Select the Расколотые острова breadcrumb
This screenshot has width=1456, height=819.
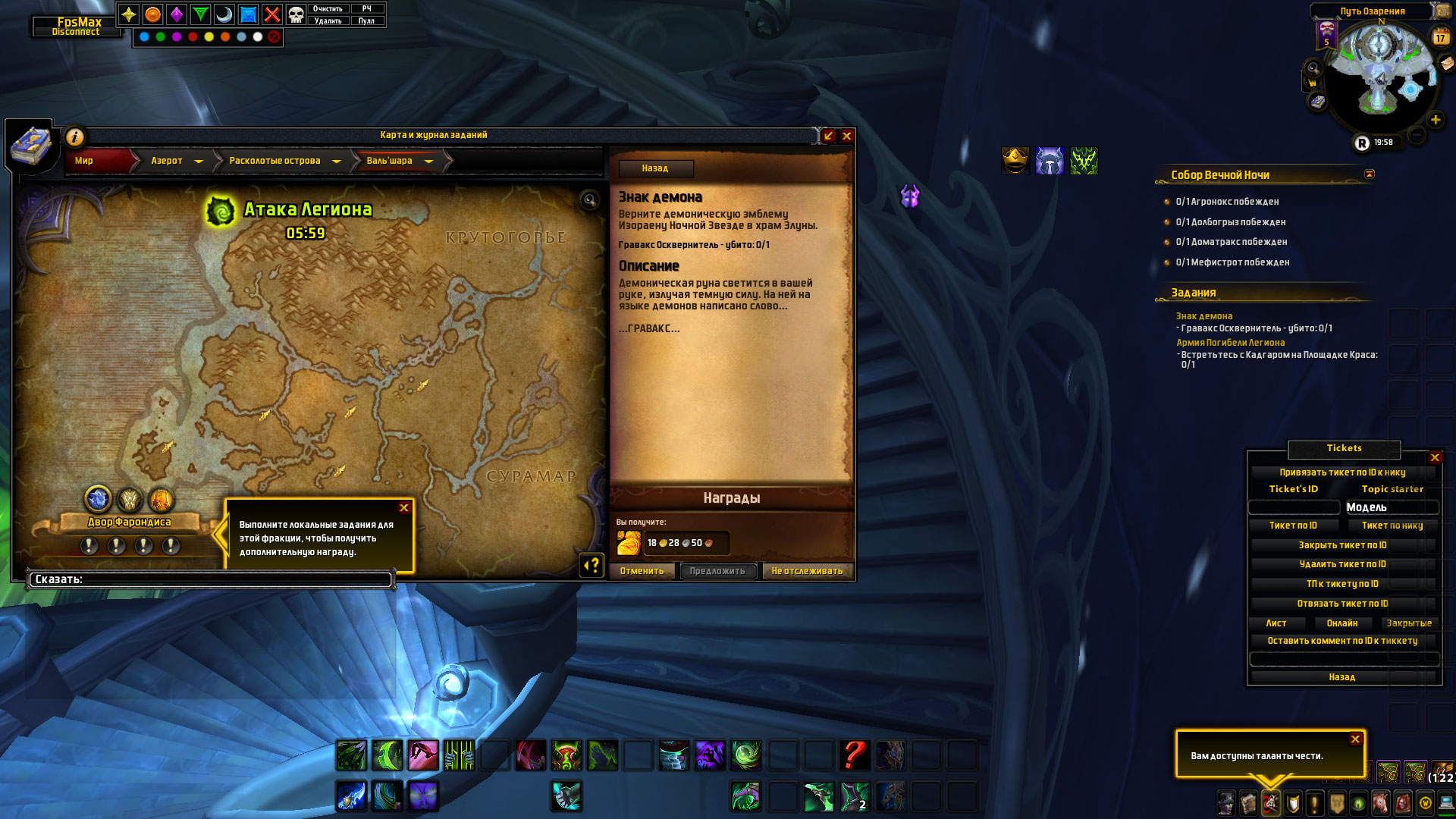tap(275, 161)
